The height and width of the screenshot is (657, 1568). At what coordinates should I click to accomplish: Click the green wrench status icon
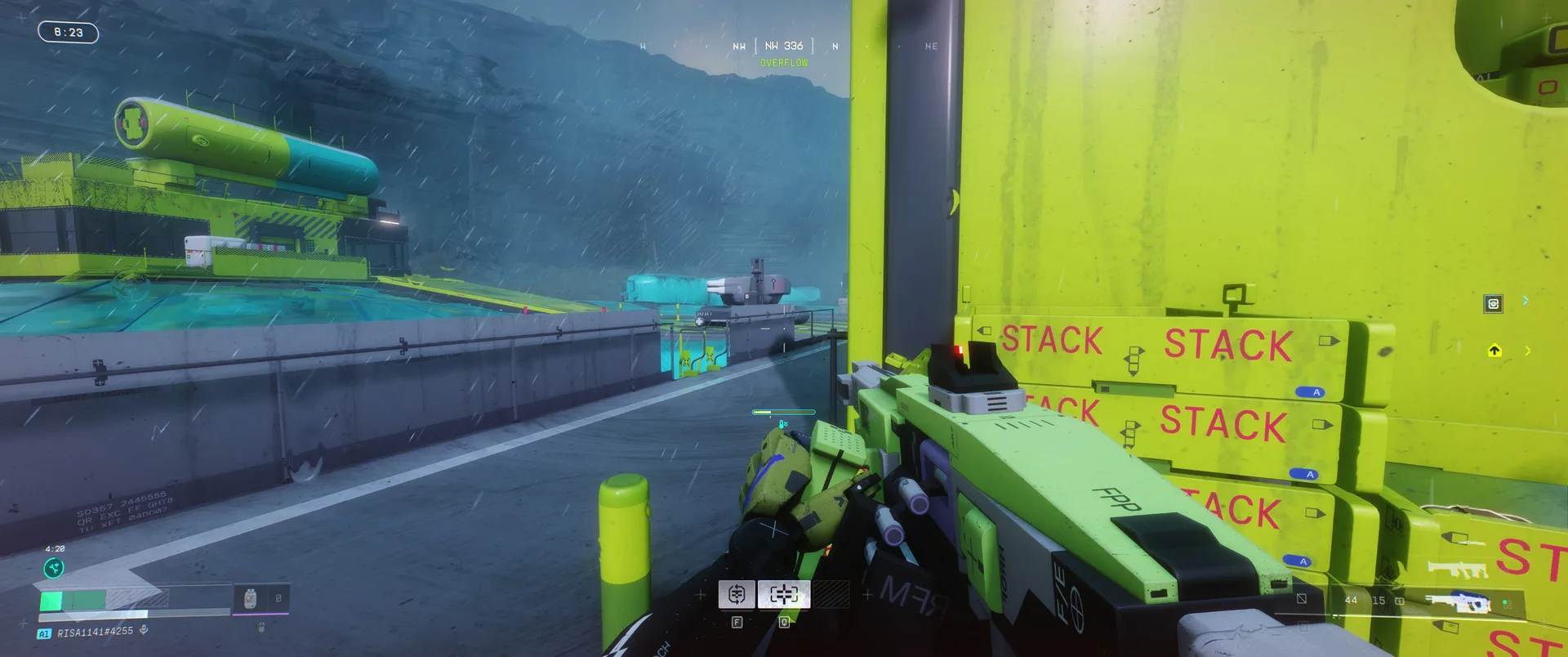[53, 568]
